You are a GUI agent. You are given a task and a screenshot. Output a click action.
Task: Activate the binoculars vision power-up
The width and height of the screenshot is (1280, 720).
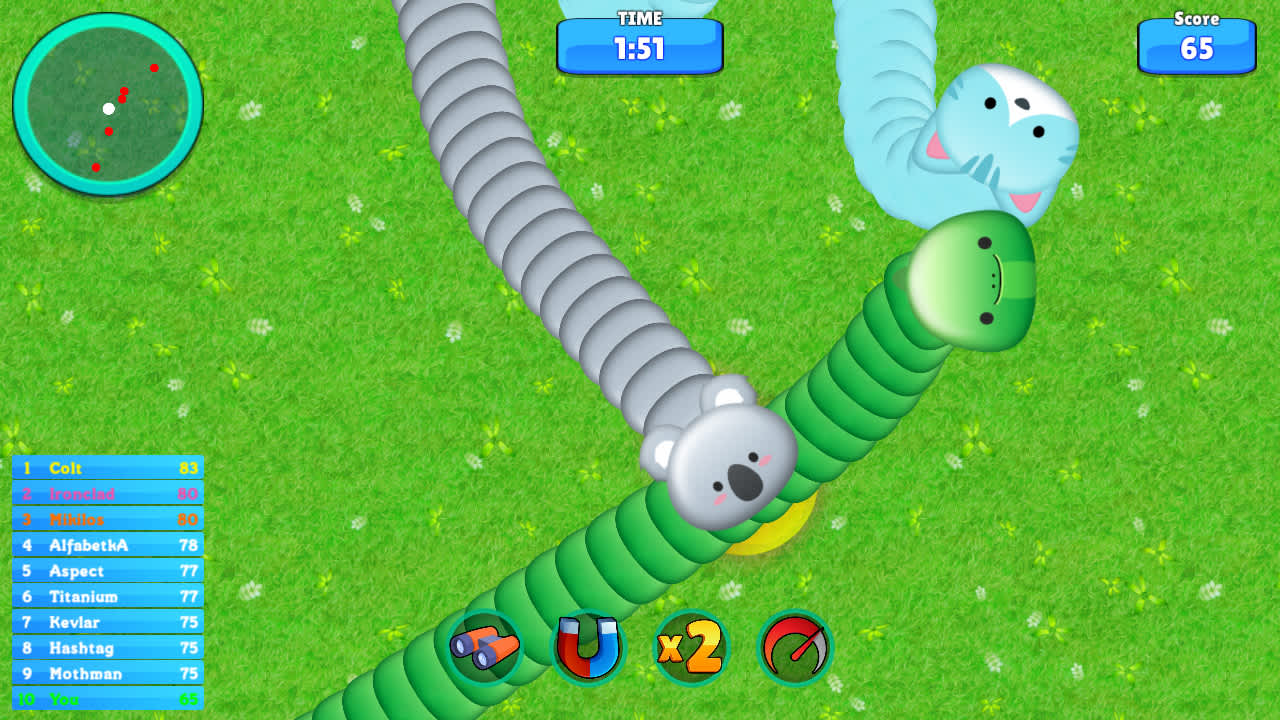click(x=484, y=648)
